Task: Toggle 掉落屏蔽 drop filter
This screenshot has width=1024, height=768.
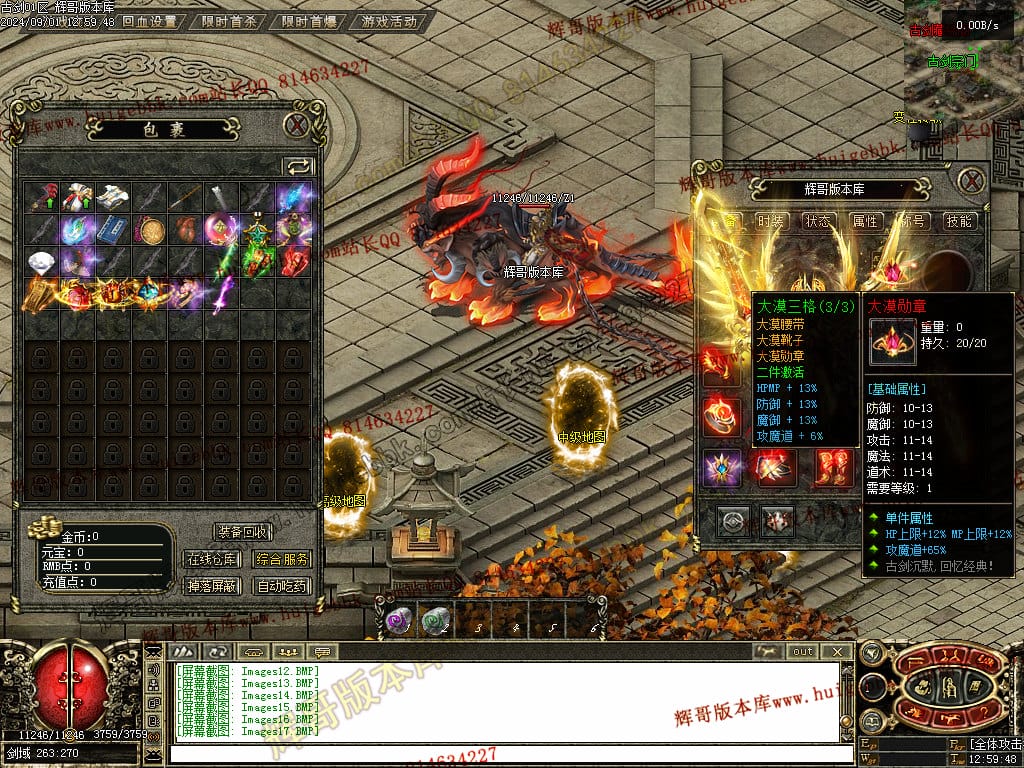Action: pyautogui.click(x=212, y=586)
